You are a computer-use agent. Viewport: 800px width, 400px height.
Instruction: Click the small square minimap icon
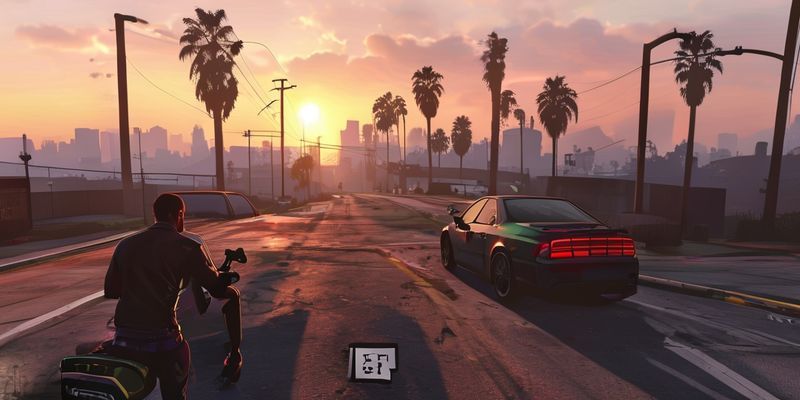[x=372, y=362]
